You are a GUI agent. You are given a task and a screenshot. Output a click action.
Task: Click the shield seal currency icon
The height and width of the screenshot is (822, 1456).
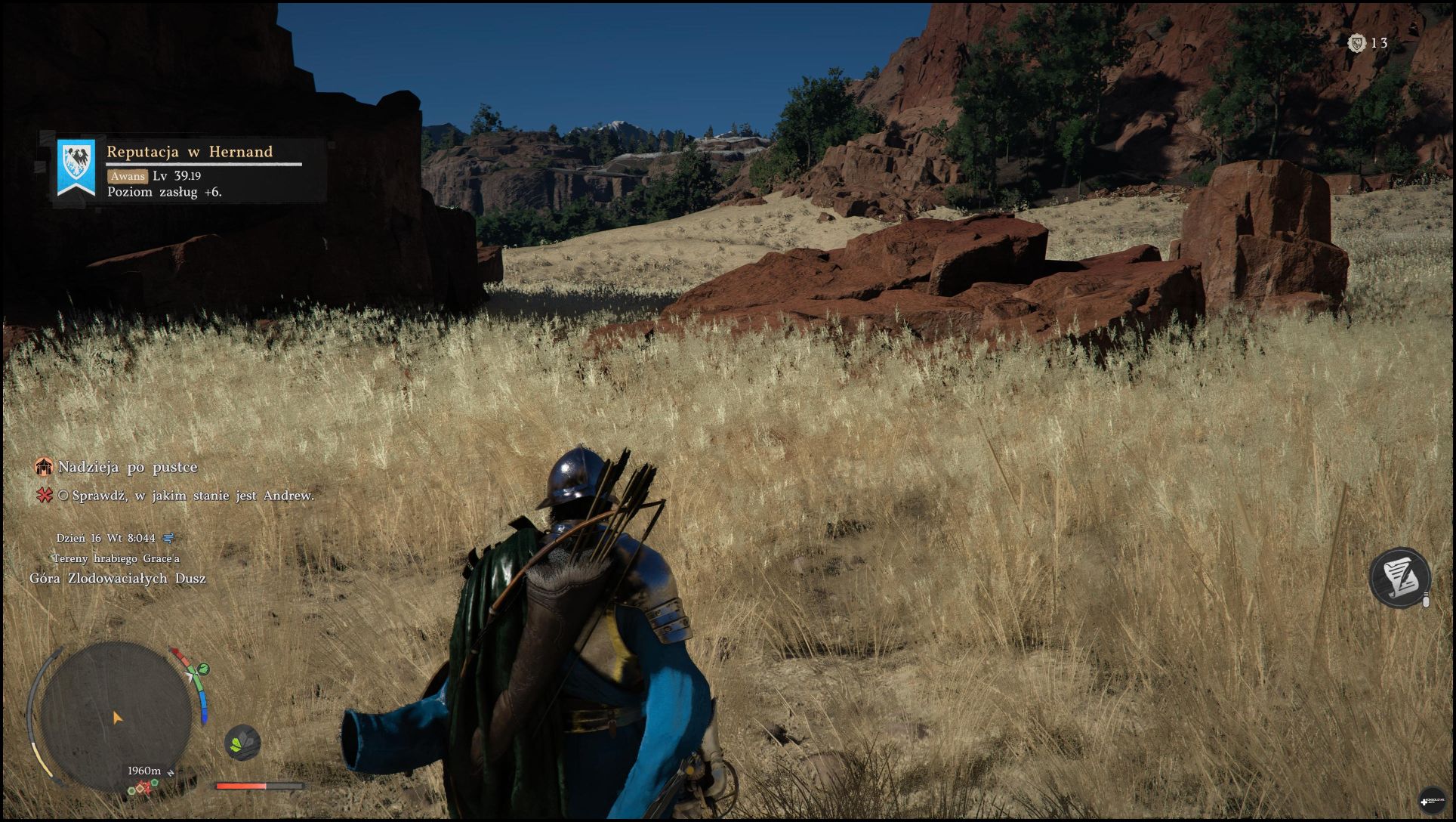(x=1356, y=43)
